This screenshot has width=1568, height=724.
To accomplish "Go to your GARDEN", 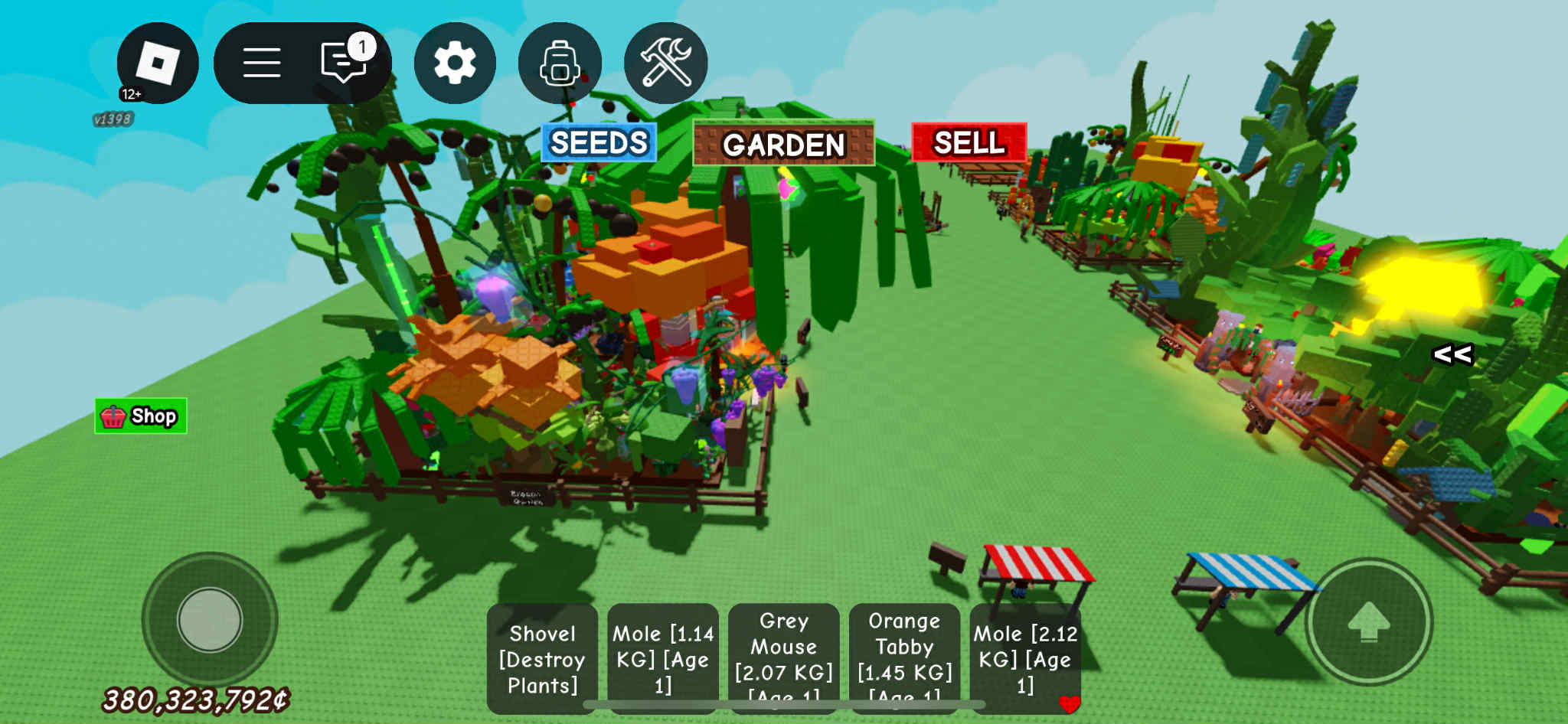I will [783, 144].
